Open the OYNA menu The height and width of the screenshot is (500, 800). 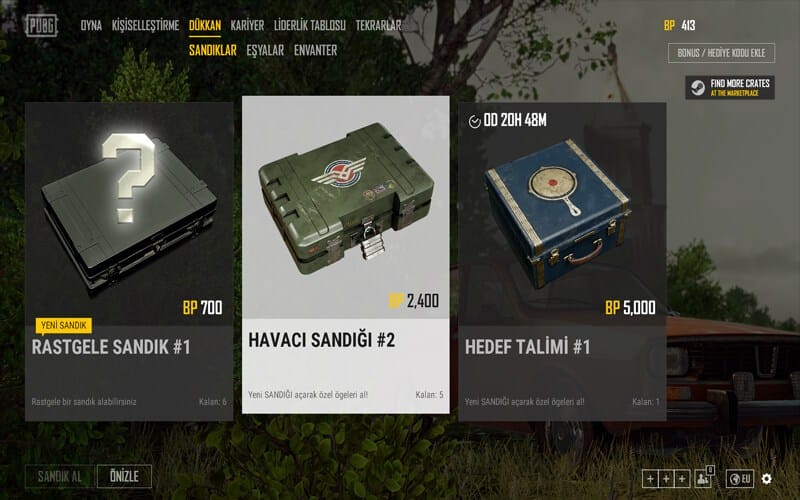[91, 25]
